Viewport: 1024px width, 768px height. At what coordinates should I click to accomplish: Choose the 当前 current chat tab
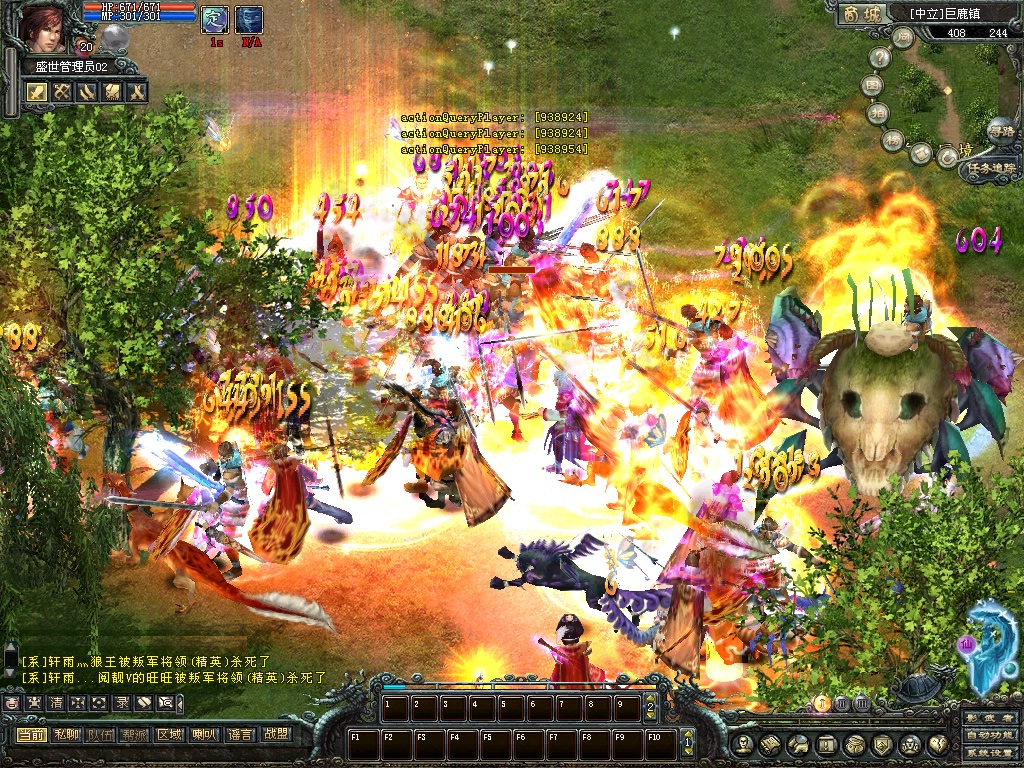(31, 734)
